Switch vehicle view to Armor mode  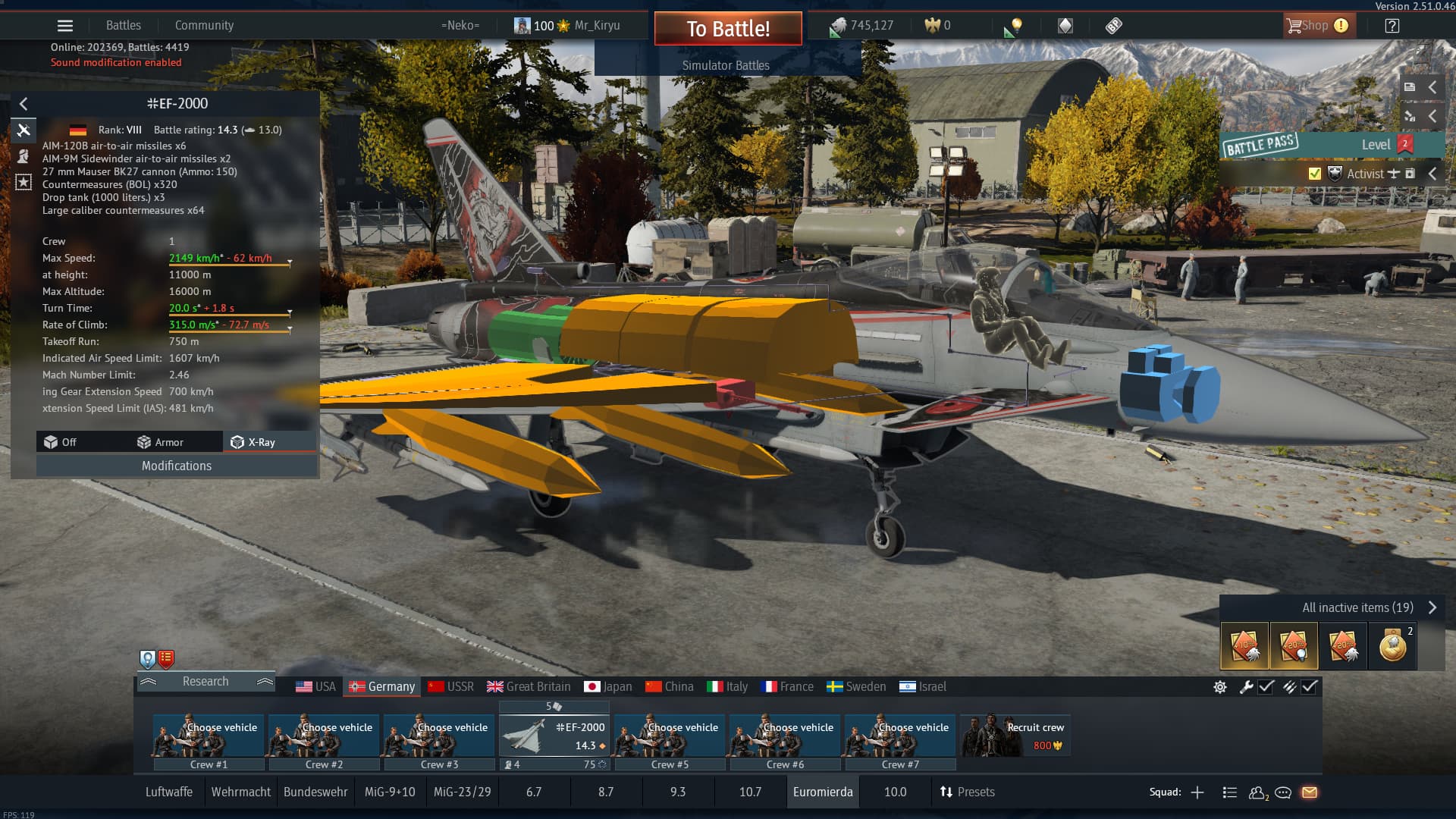[160, 442]
